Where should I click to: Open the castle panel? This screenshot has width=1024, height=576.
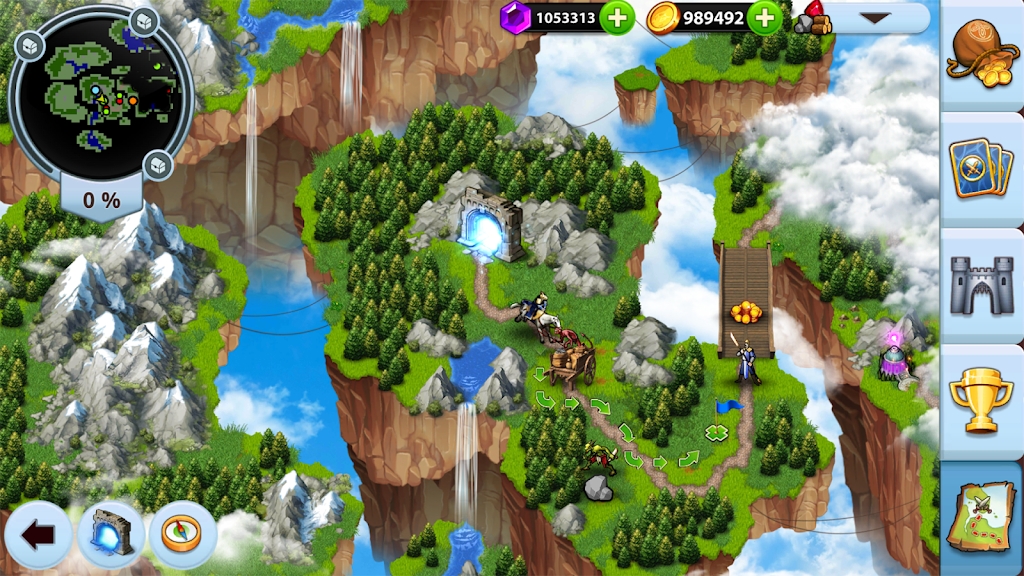point(981,283)
